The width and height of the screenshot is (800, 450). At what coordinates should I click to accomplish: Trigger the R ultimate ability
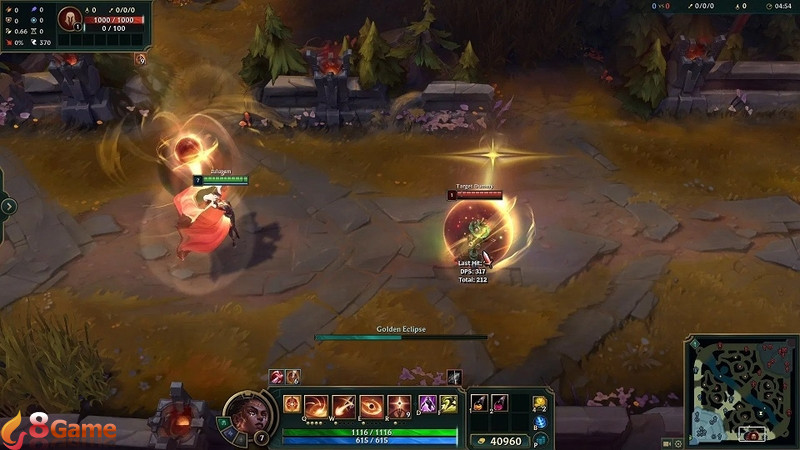(398, 404)
